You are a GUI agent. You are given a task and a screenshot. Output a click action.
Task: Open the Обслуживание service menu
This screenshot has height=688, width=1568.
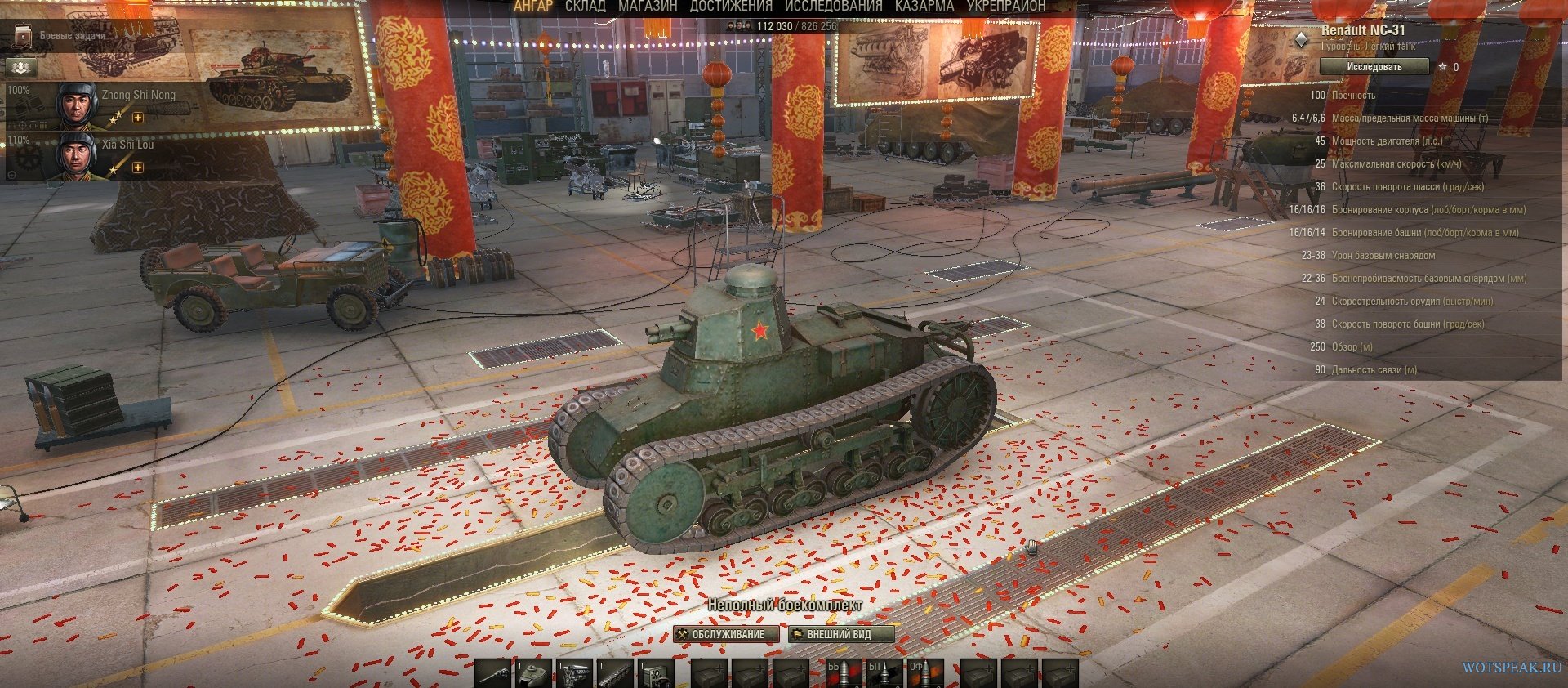[x=721, y=634]
